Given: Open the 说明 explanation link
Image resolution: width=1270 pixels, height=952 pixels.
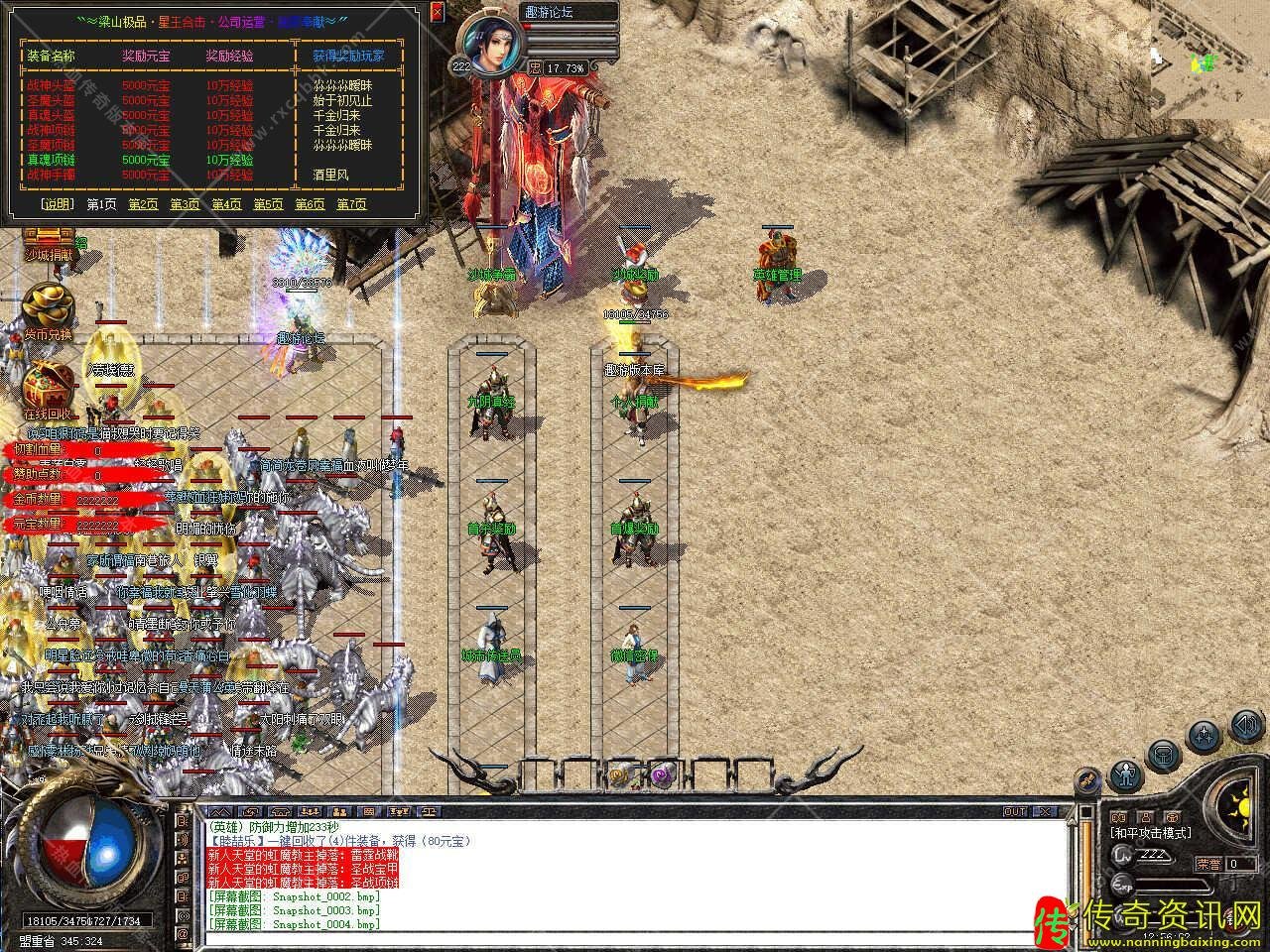Looking at the screenshot, I should pos(58,204).
